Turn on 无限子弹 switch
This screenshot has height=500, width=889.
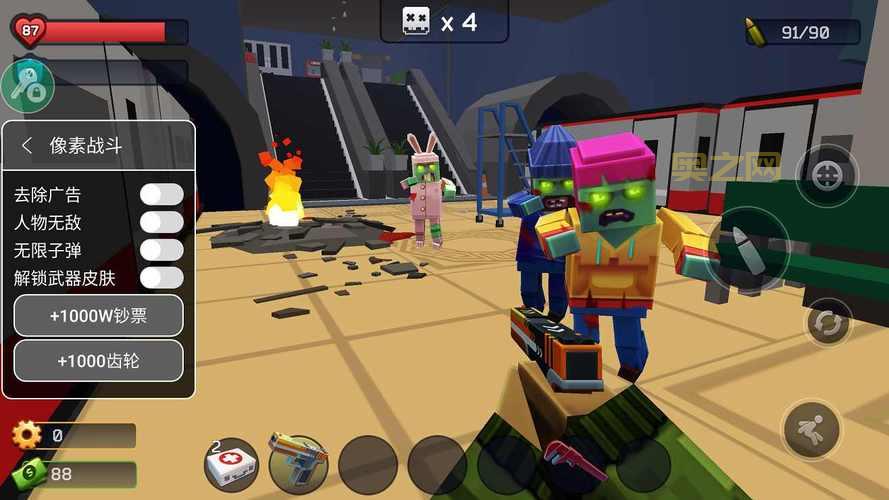tap(161, 249)
